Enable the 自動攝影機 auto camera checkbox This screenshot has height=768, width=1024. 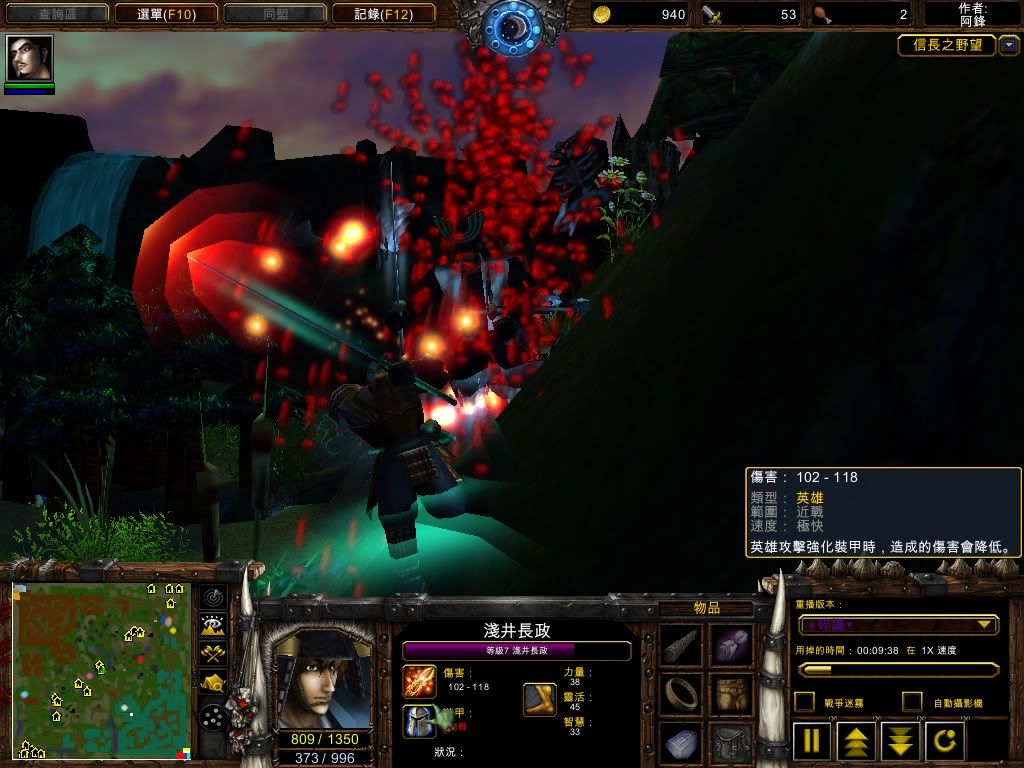pos(912,702)
